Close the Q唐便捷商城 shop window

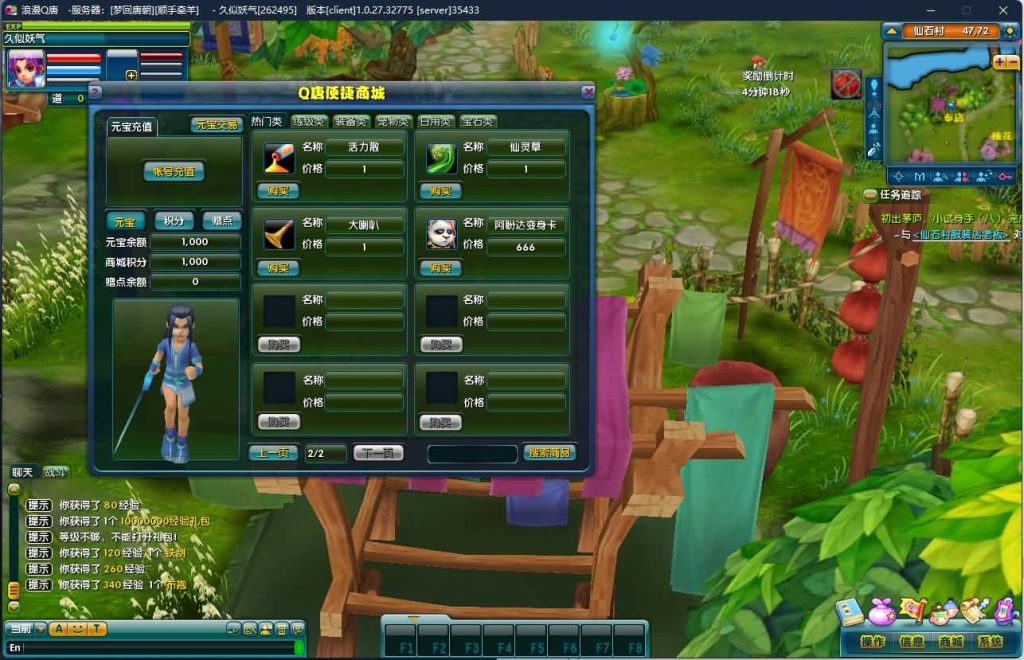(587, 92)
